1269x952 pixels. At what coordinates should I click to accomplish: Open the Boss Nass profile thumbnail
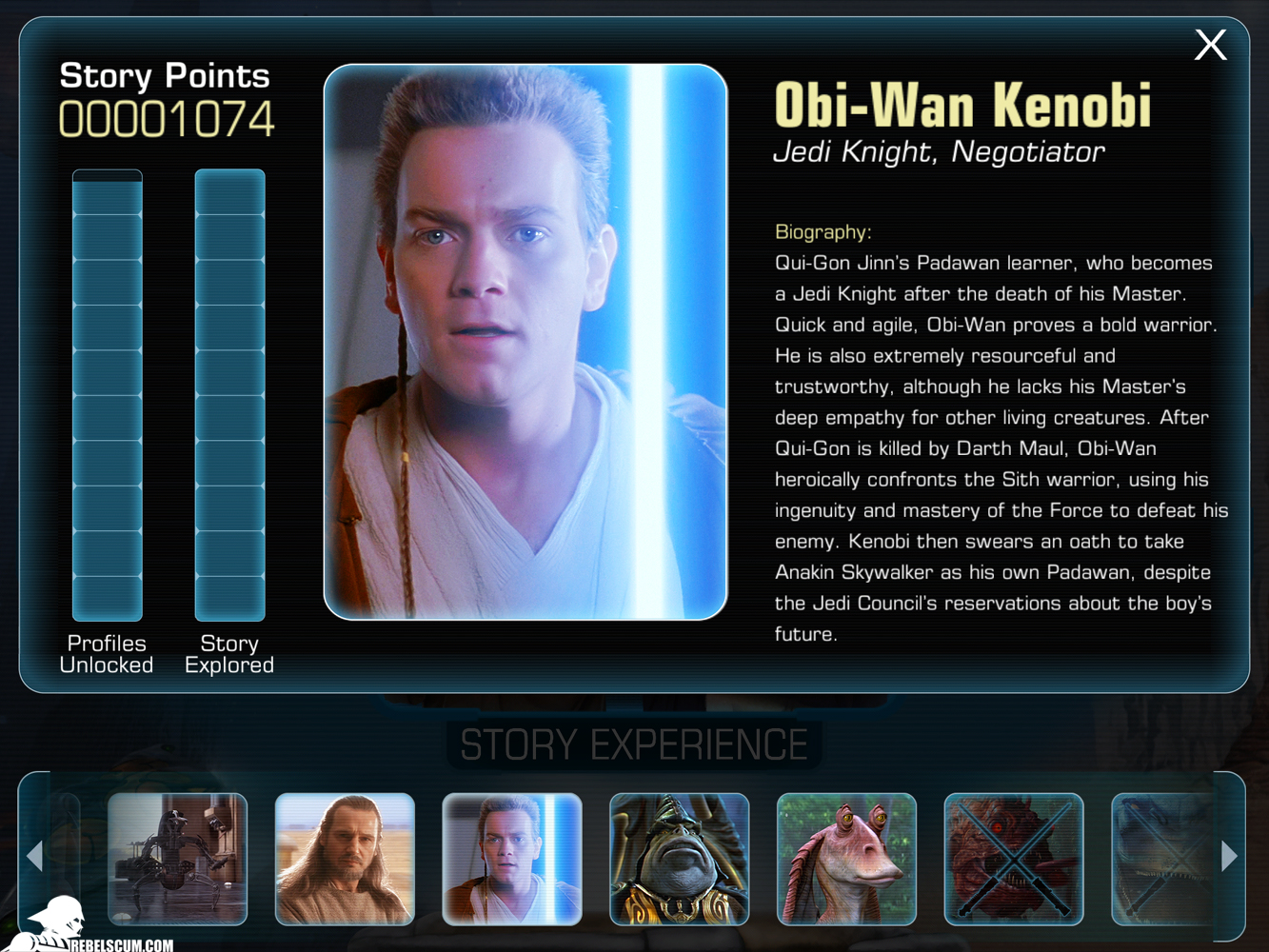[x=679, y=859]
